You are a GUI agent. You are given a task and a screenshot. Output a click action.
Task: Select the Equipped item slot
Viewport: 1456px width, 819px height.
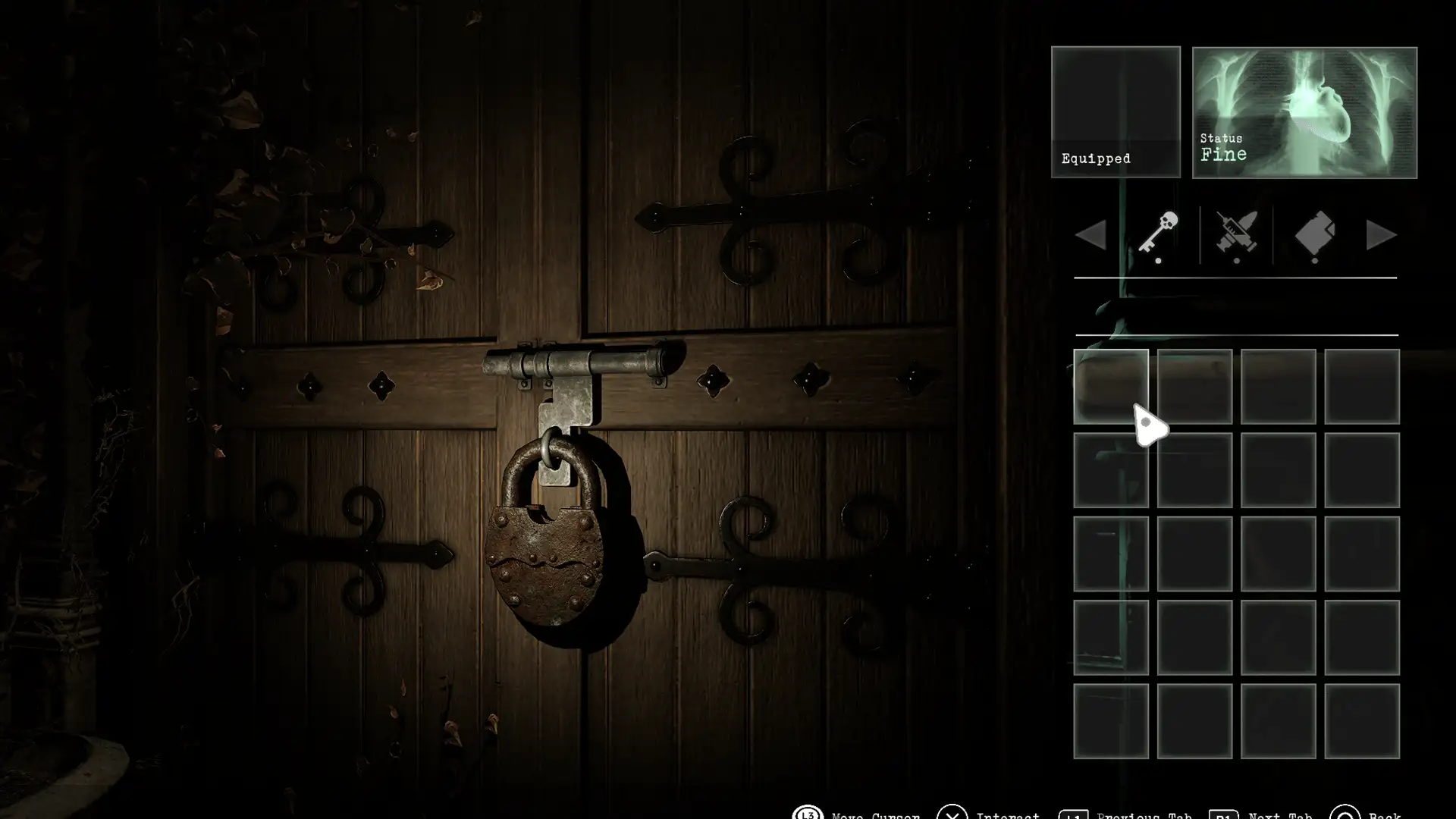1116,112
